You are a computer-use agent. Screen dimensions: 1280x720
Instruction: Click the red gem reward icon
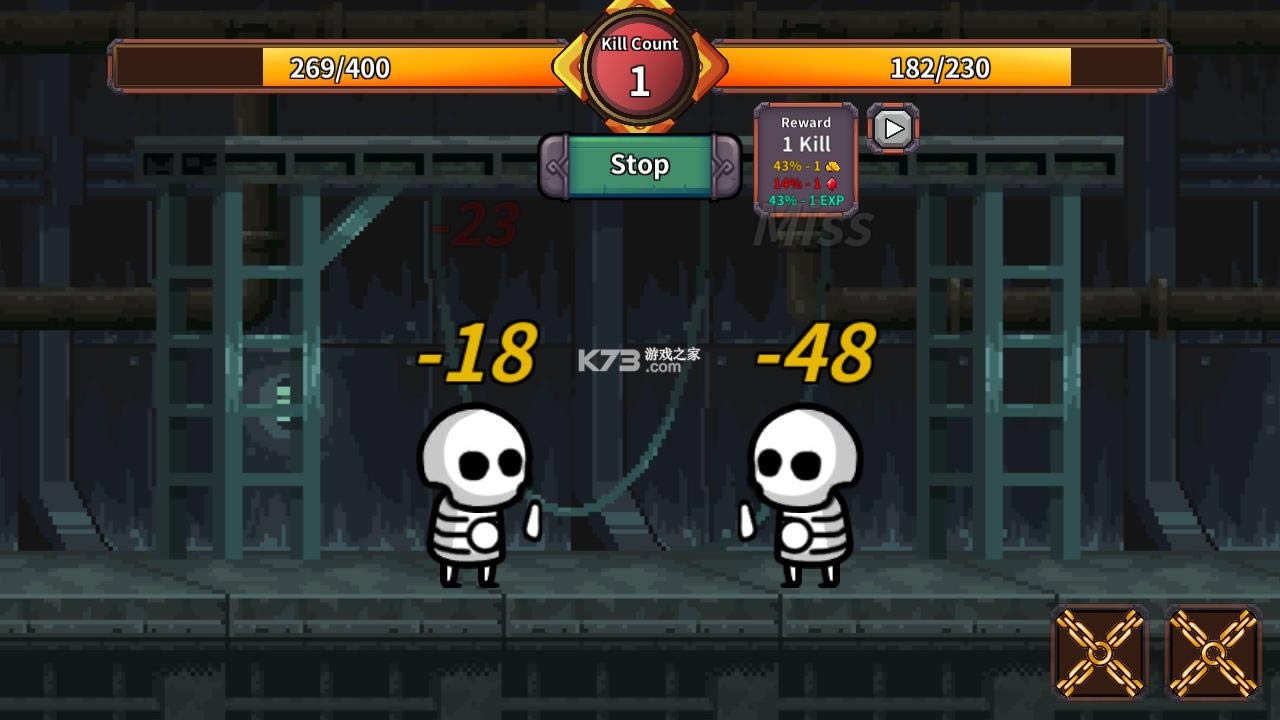coord(832,184)
